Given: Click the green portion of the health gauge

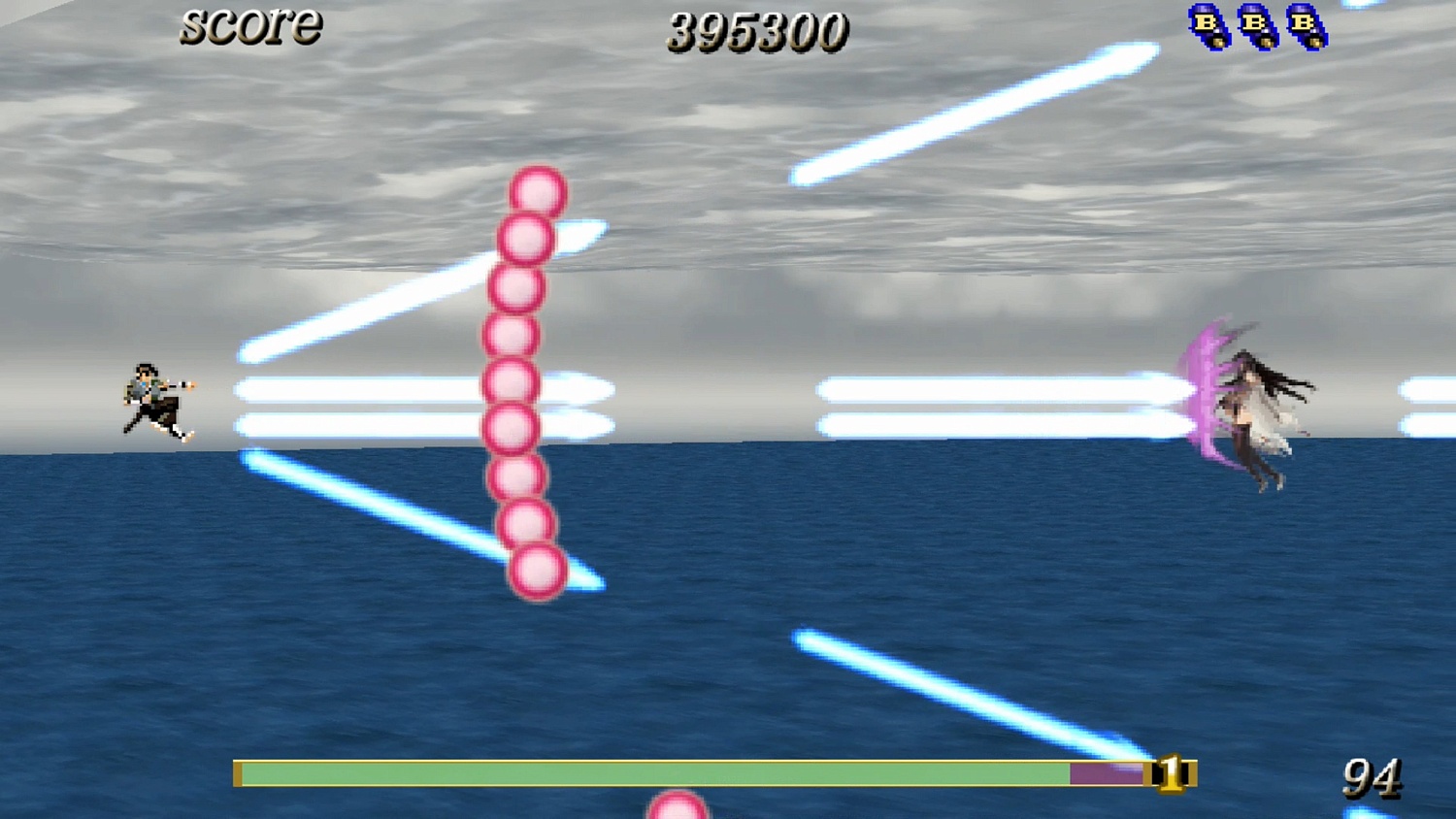Looking at the screenshot, I should pyautogui.click(x=650, y=774).
